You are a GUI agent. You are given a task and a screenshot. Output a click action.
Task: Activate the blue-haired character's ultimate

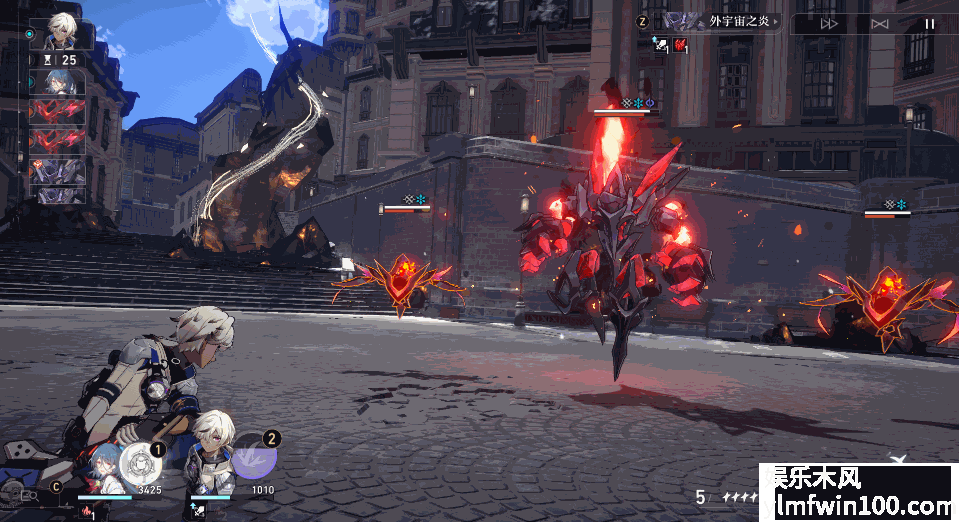click(x=140, y=462)
